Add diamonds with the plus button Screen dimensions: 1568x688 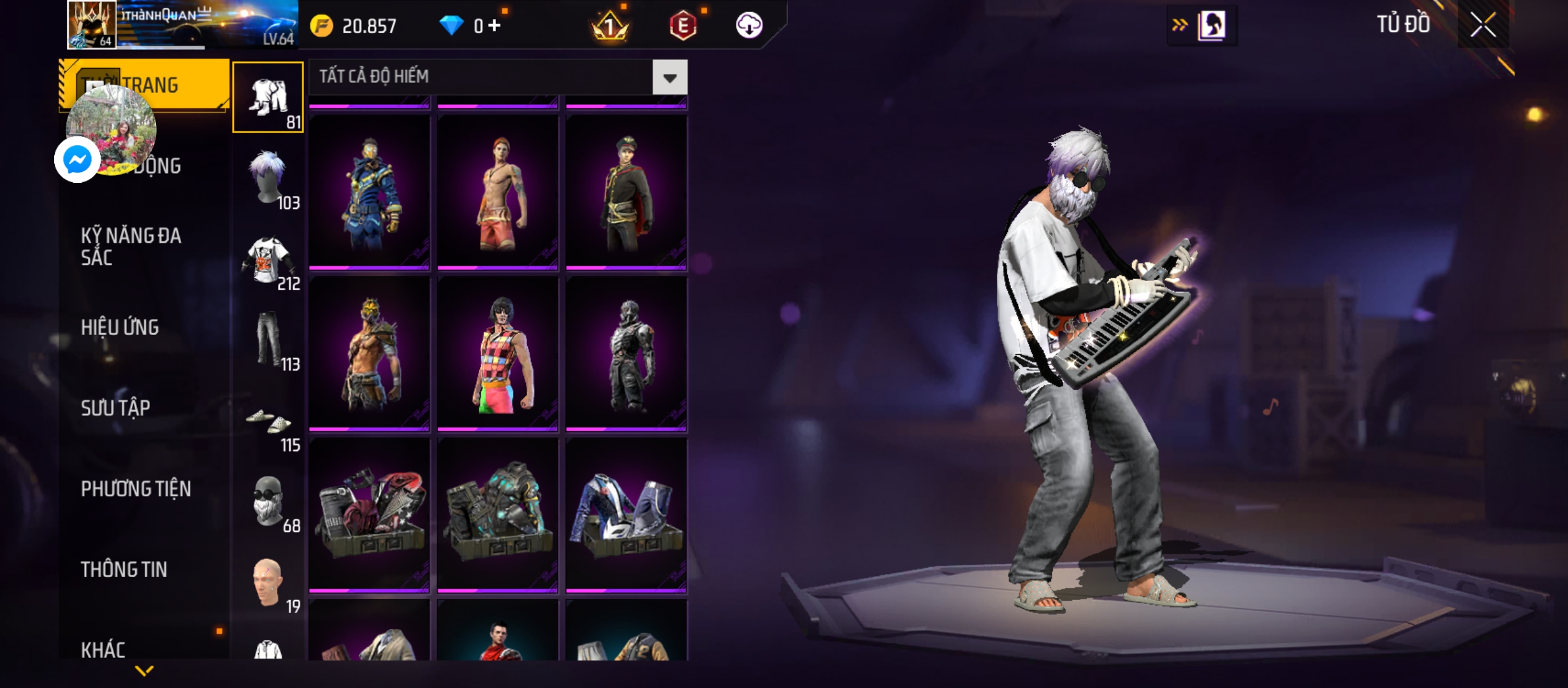point(495,25)
